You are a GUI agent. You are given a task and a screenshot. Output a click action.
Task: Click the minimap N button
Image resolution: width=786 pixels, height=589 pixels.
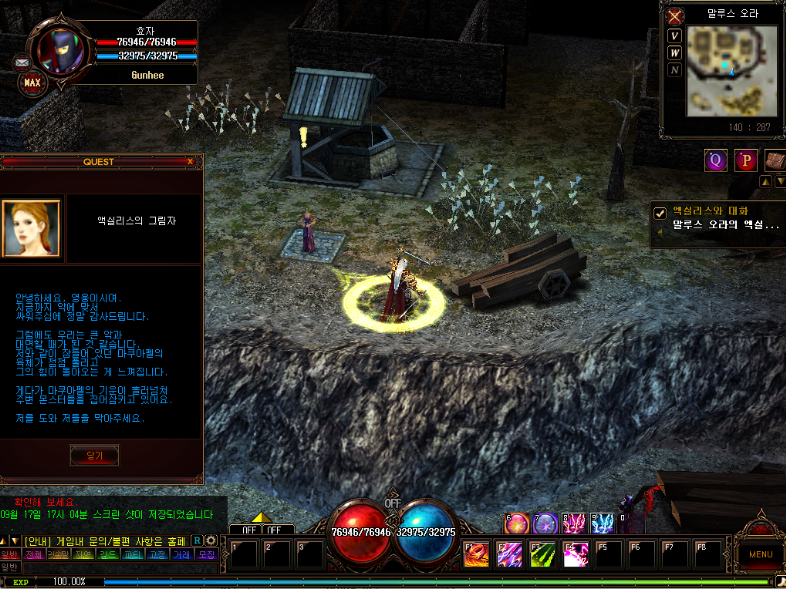coord(675,70)
